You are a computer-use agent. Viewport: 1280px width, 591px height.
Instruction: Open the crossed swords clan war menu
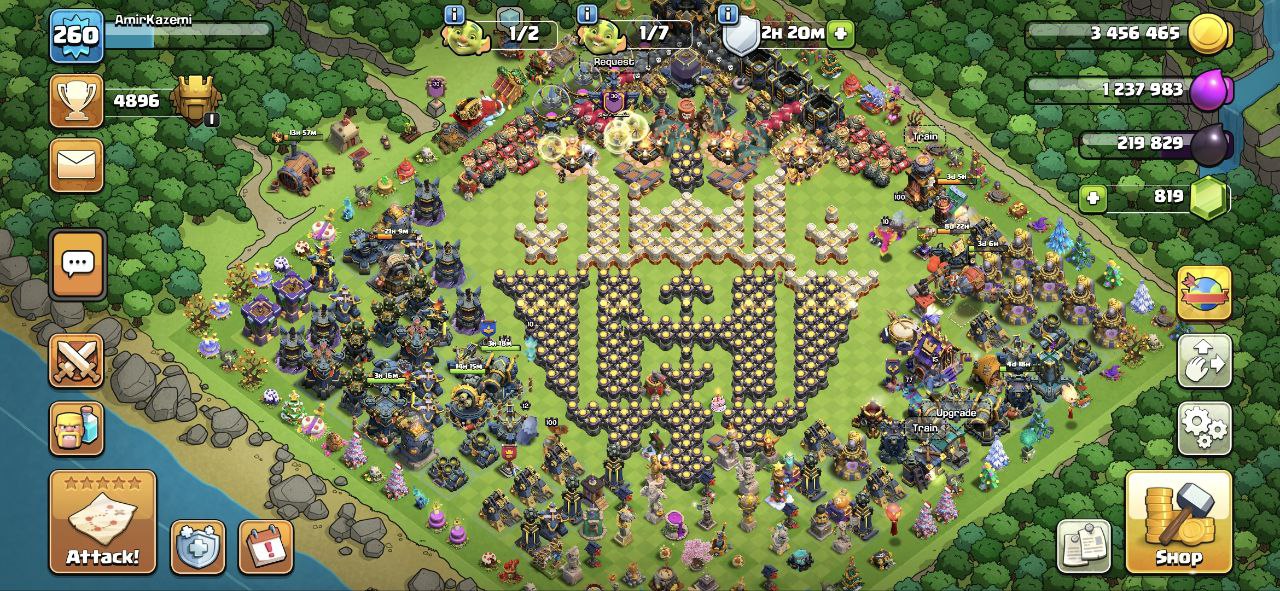pos(77,360)
